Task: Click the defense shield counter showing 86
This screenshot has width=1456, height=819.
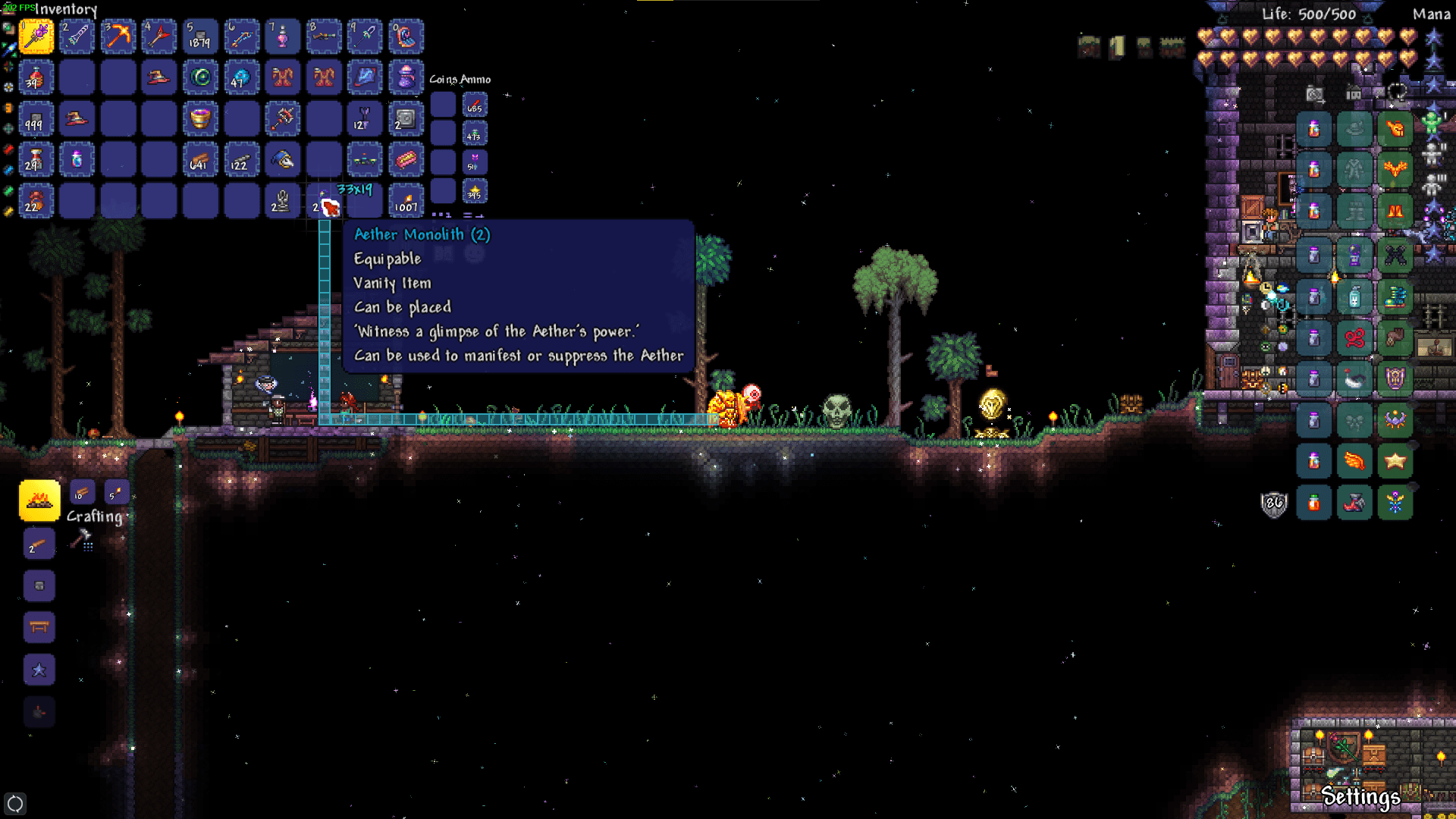Action: tap(1274, 504)
